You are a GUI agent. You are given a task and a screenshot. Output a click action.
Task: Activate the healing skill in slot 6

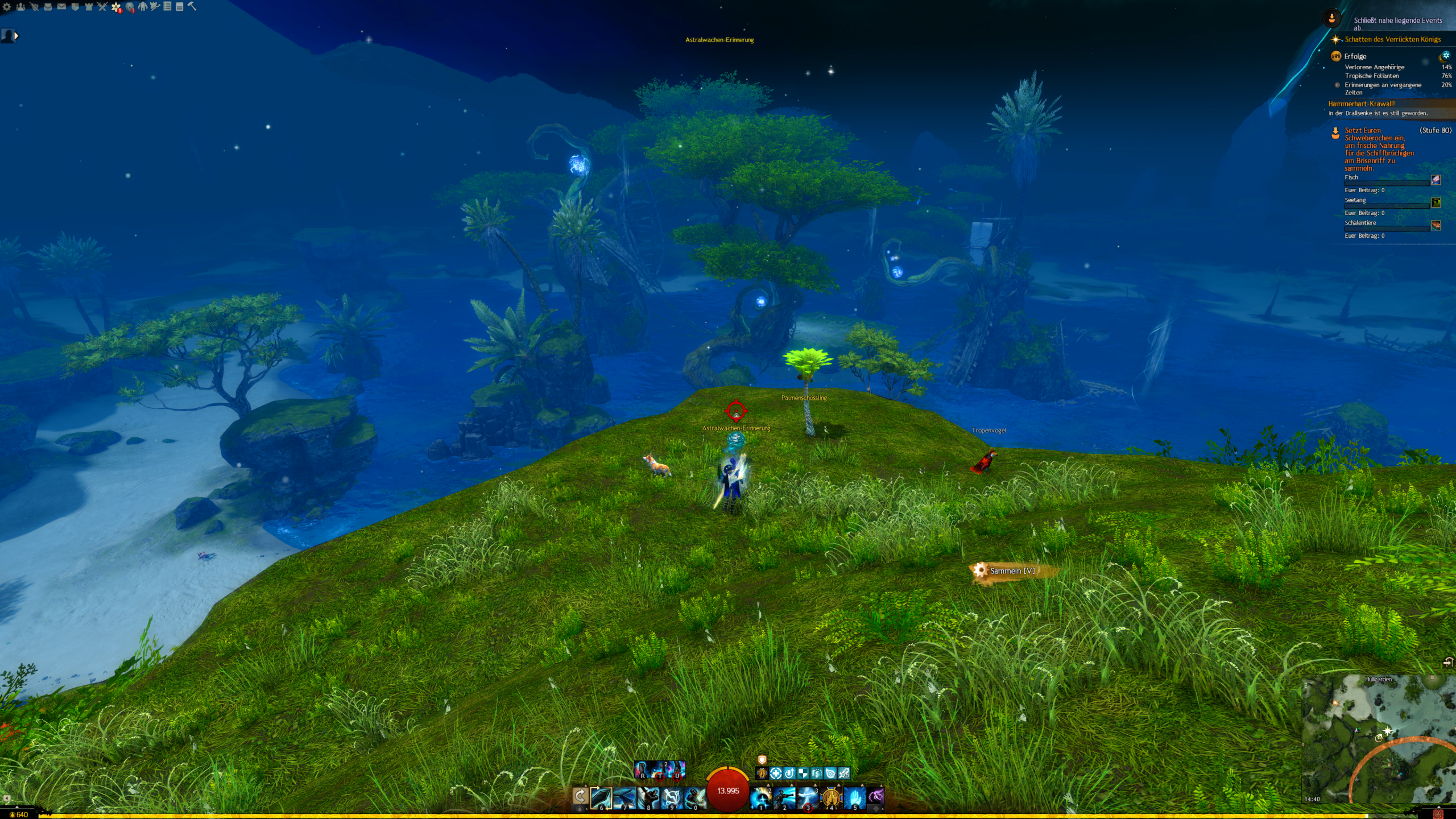[x=601, y=797]
